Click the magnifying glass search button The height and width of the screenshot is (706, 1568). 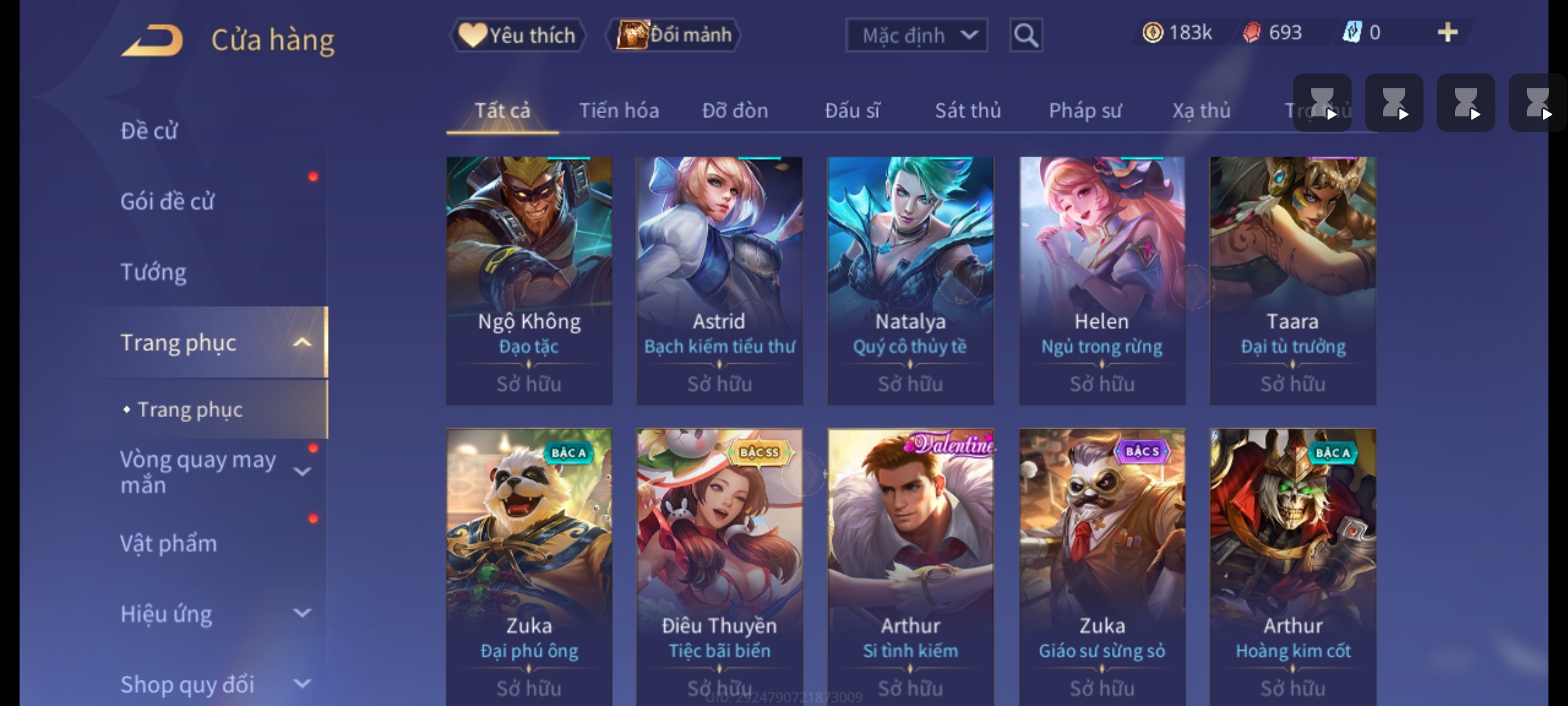click(x=1026, y=35)
